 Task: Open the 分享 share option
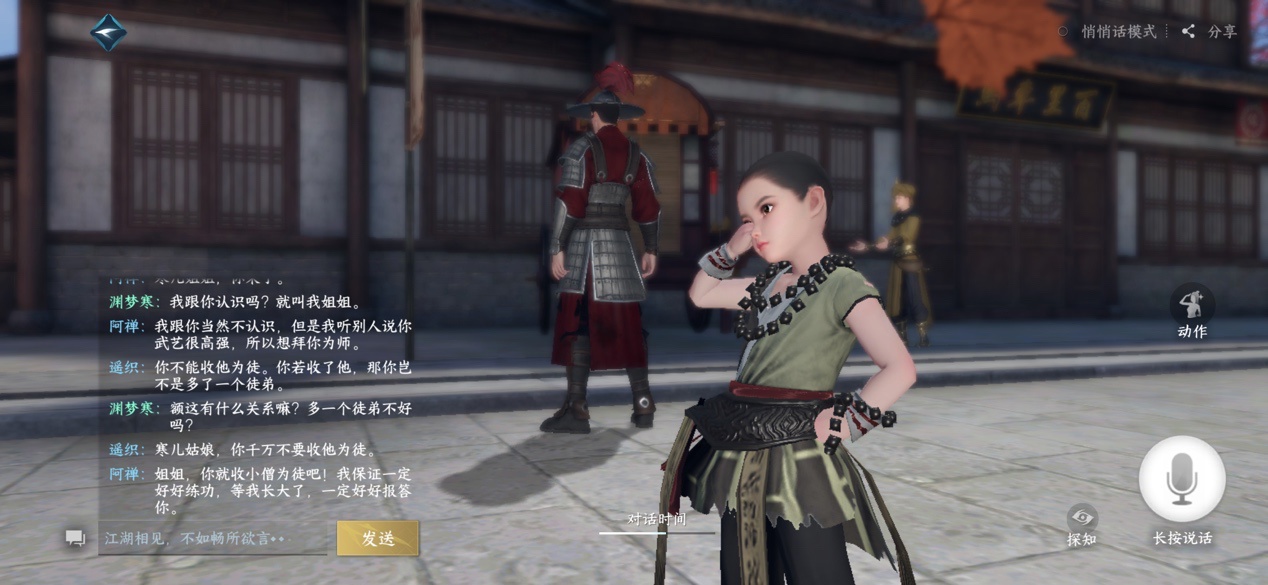point(1209,32)
